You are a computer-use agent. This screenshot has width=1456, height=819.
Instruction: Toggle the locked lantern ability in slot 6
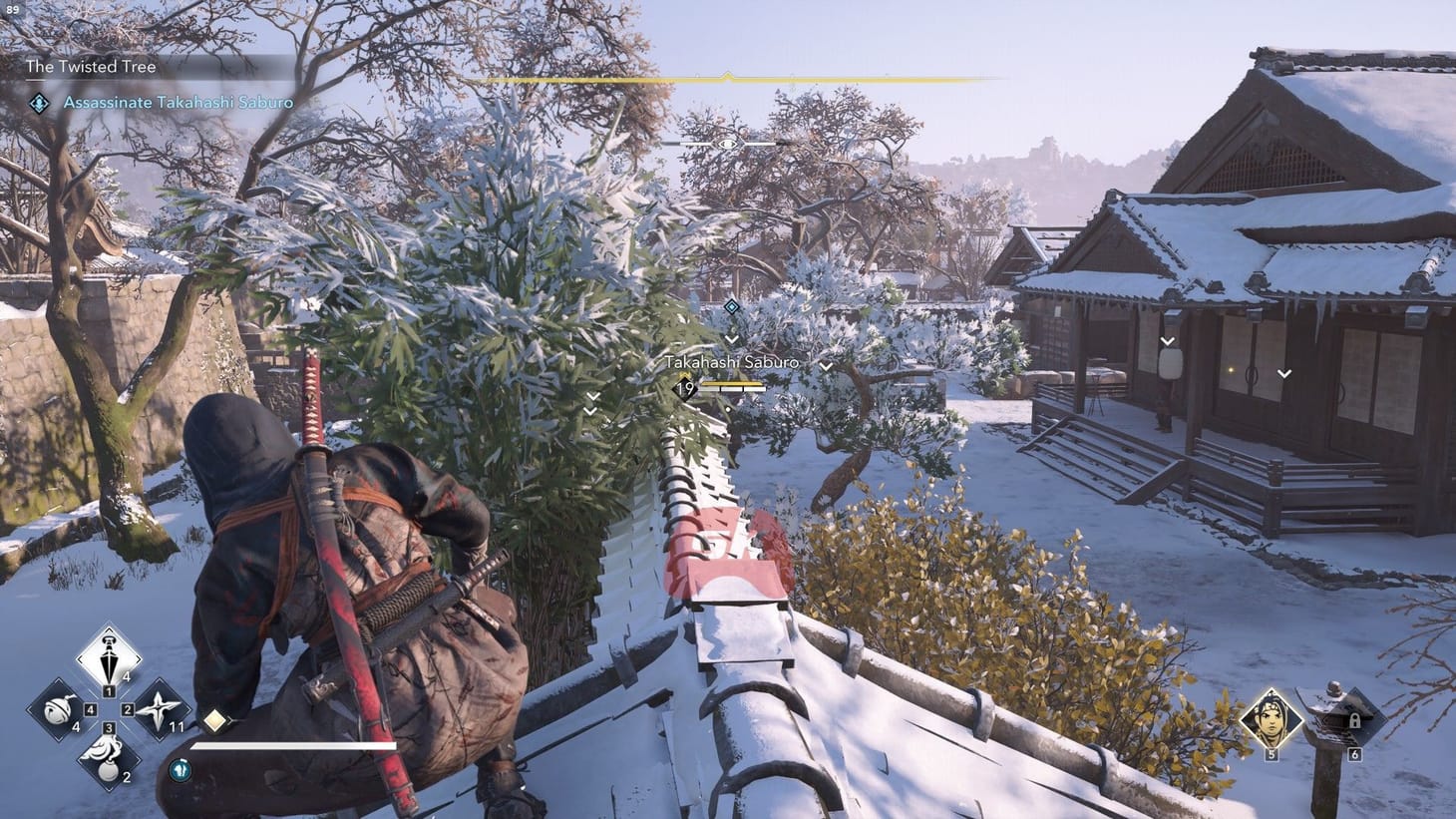[1354, 721]
